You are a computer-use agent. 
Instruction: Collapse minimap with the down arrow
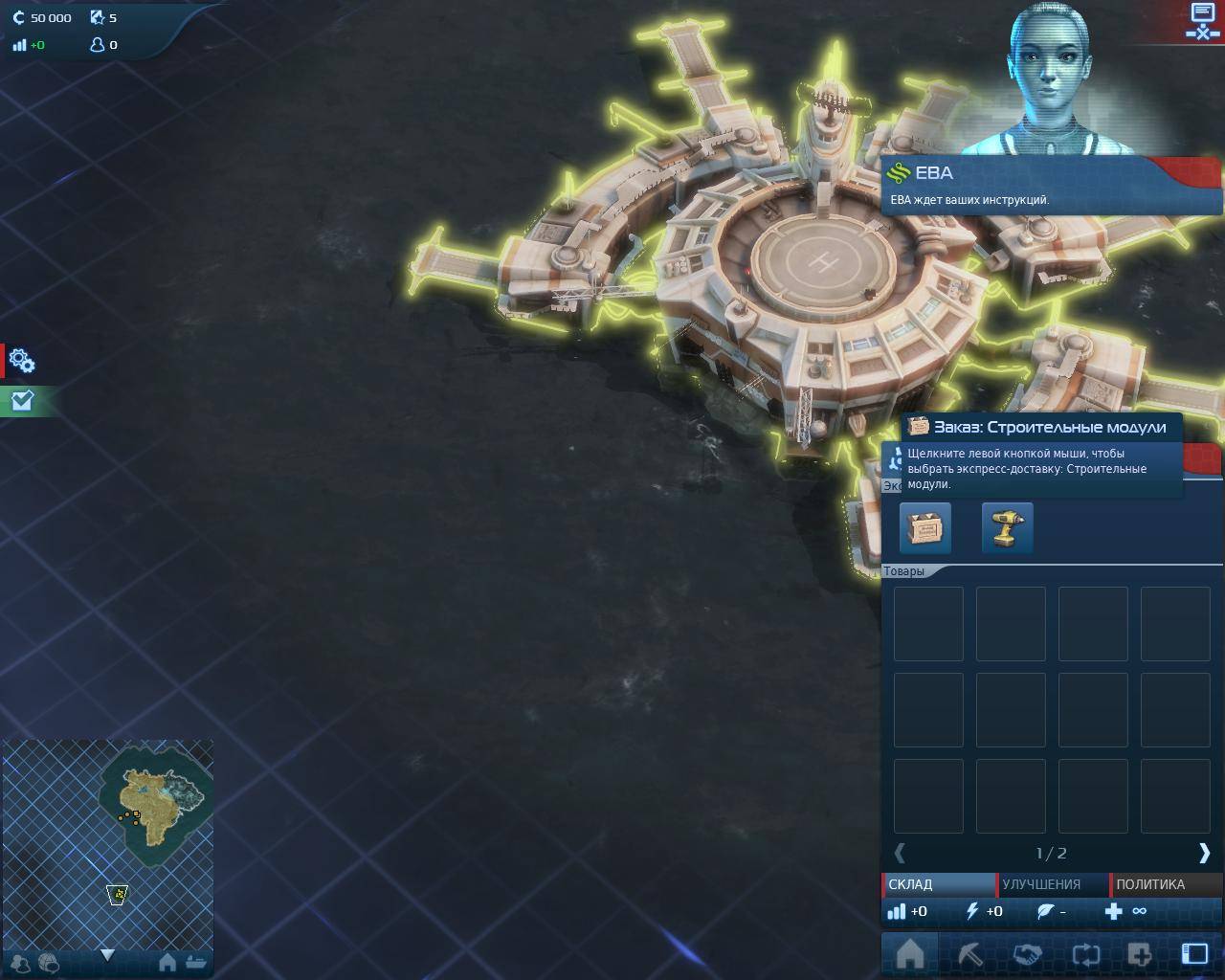107,955
